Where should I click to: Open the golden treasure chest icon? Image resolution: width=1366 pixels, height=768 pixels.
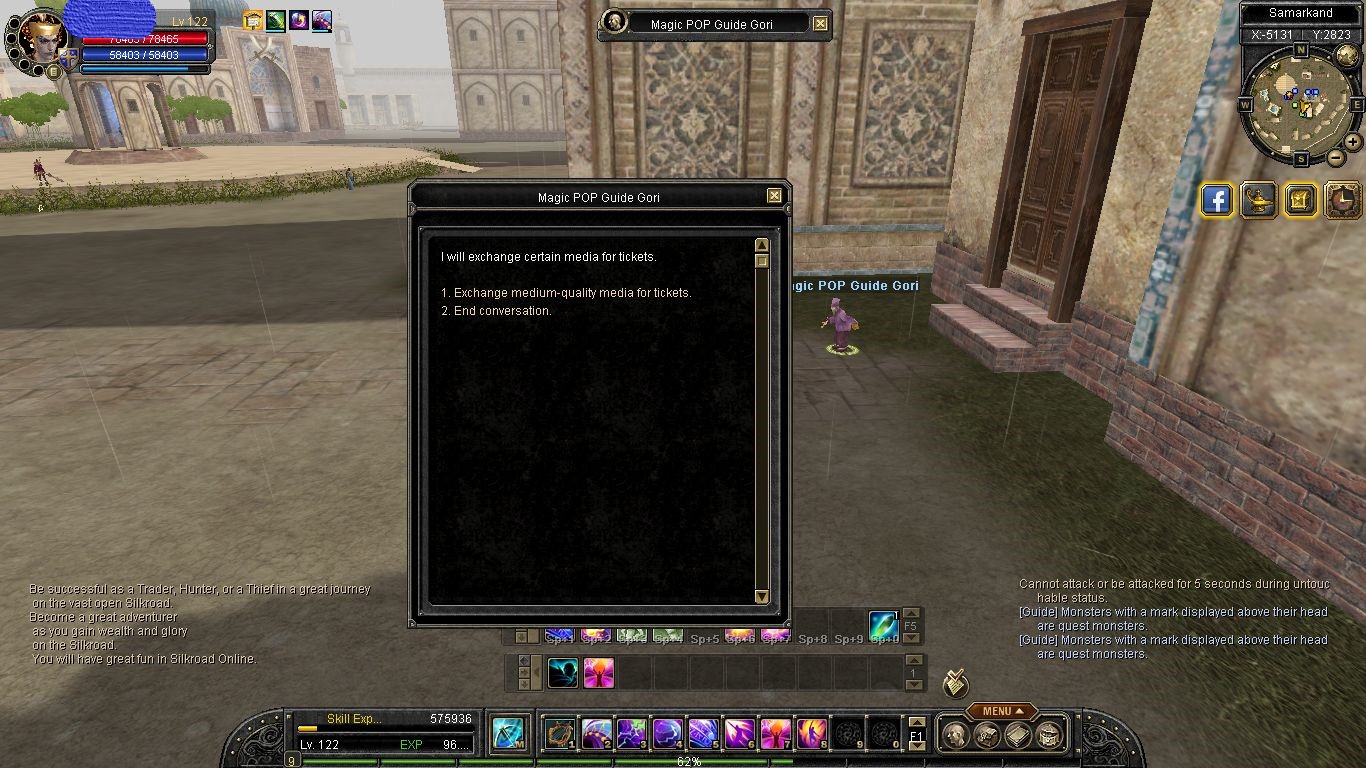[x=1299, y=200]
